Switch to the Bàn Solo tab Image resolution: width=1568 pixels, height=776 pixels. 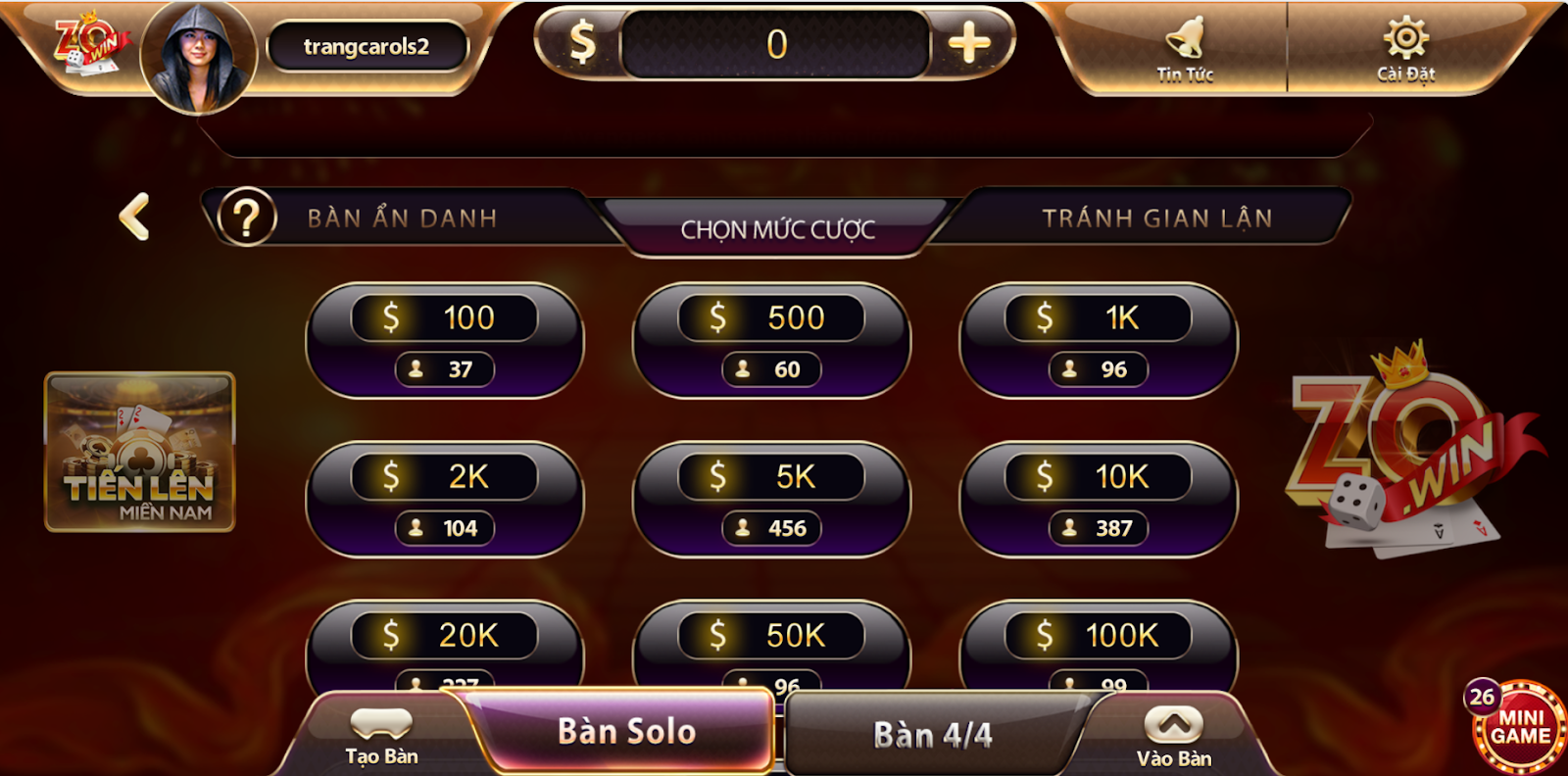coord(627,730)
